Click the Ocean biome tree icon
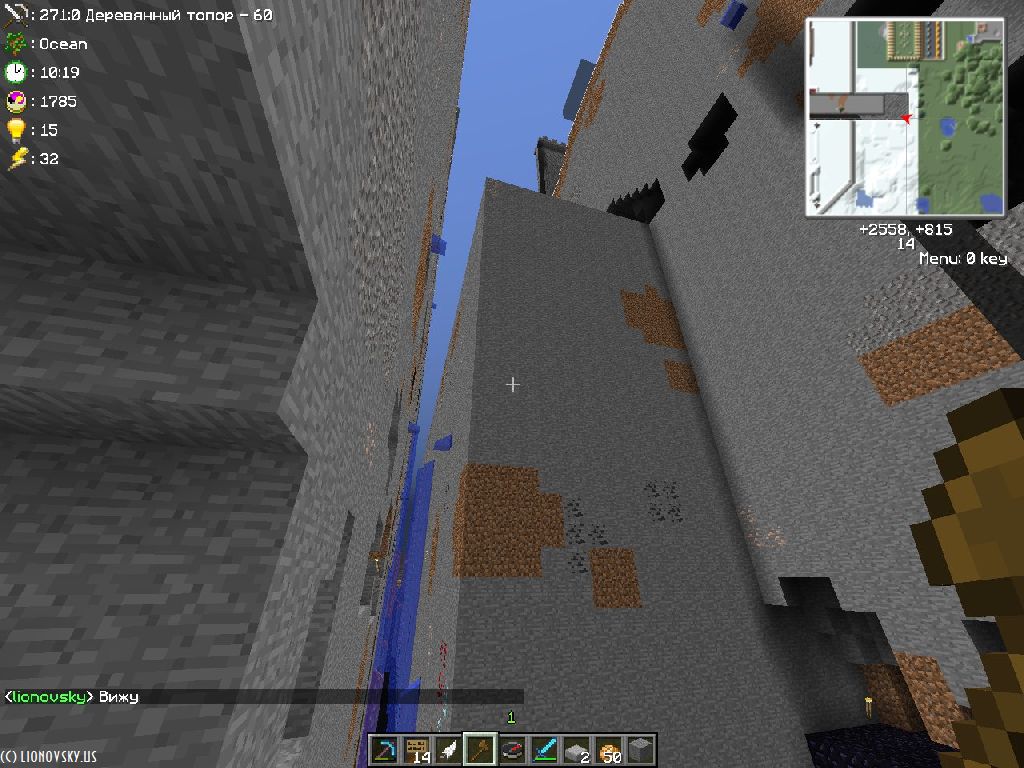The image size is (1024, 768). click(x=15, y=43)
